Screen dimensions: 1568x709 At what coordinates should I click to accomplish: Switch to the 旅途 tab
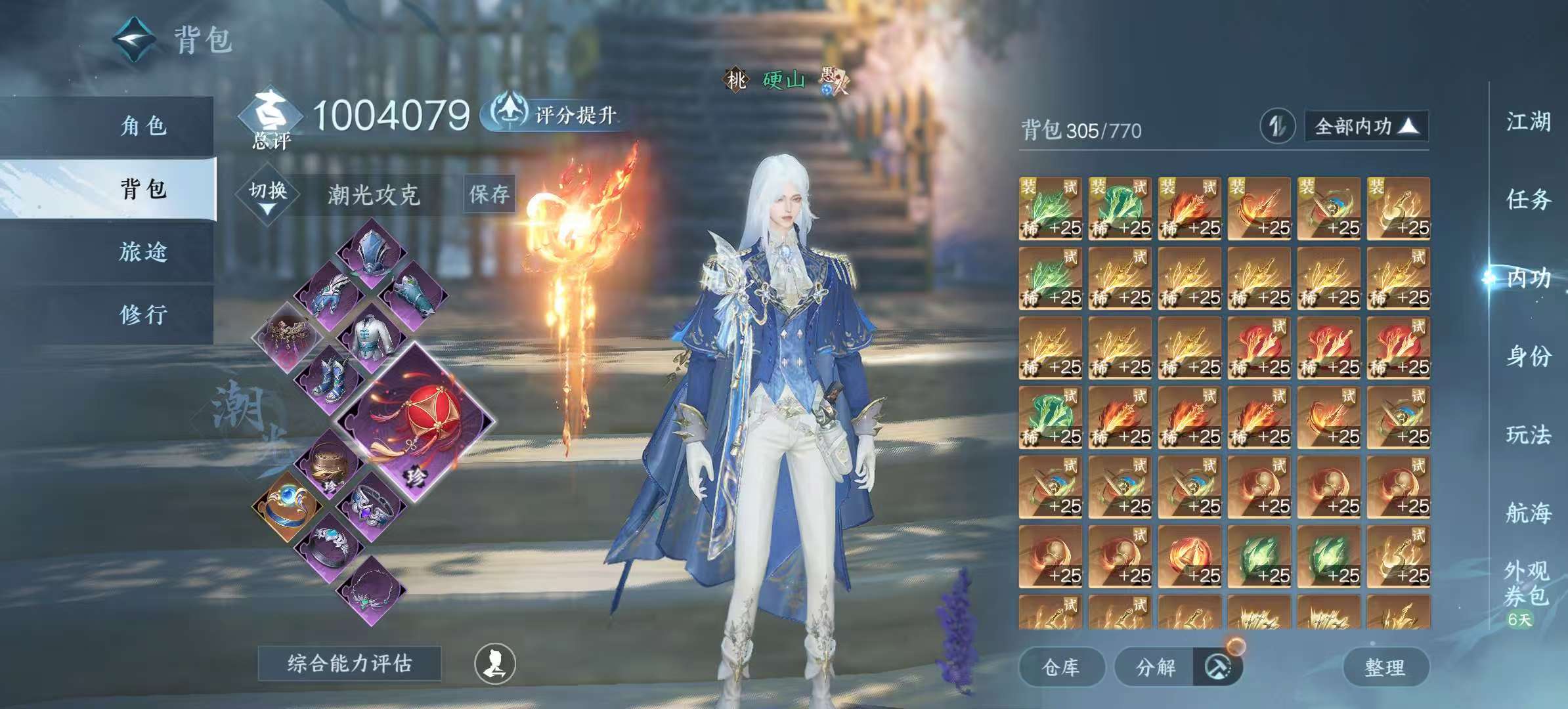pyautogui.click(x=143, y=251)
